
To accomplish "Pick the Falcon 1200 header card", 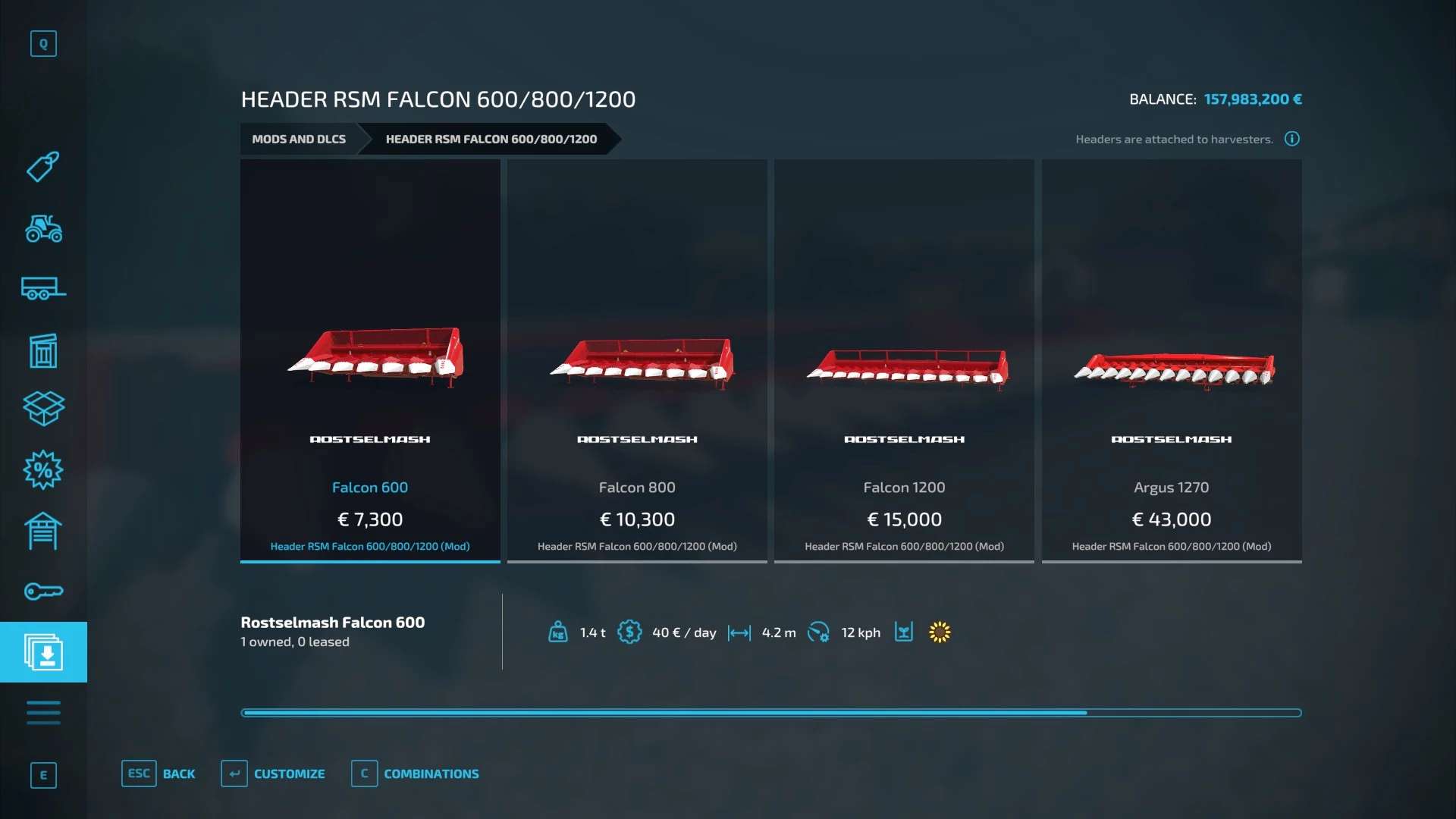I will coord(904,361).
